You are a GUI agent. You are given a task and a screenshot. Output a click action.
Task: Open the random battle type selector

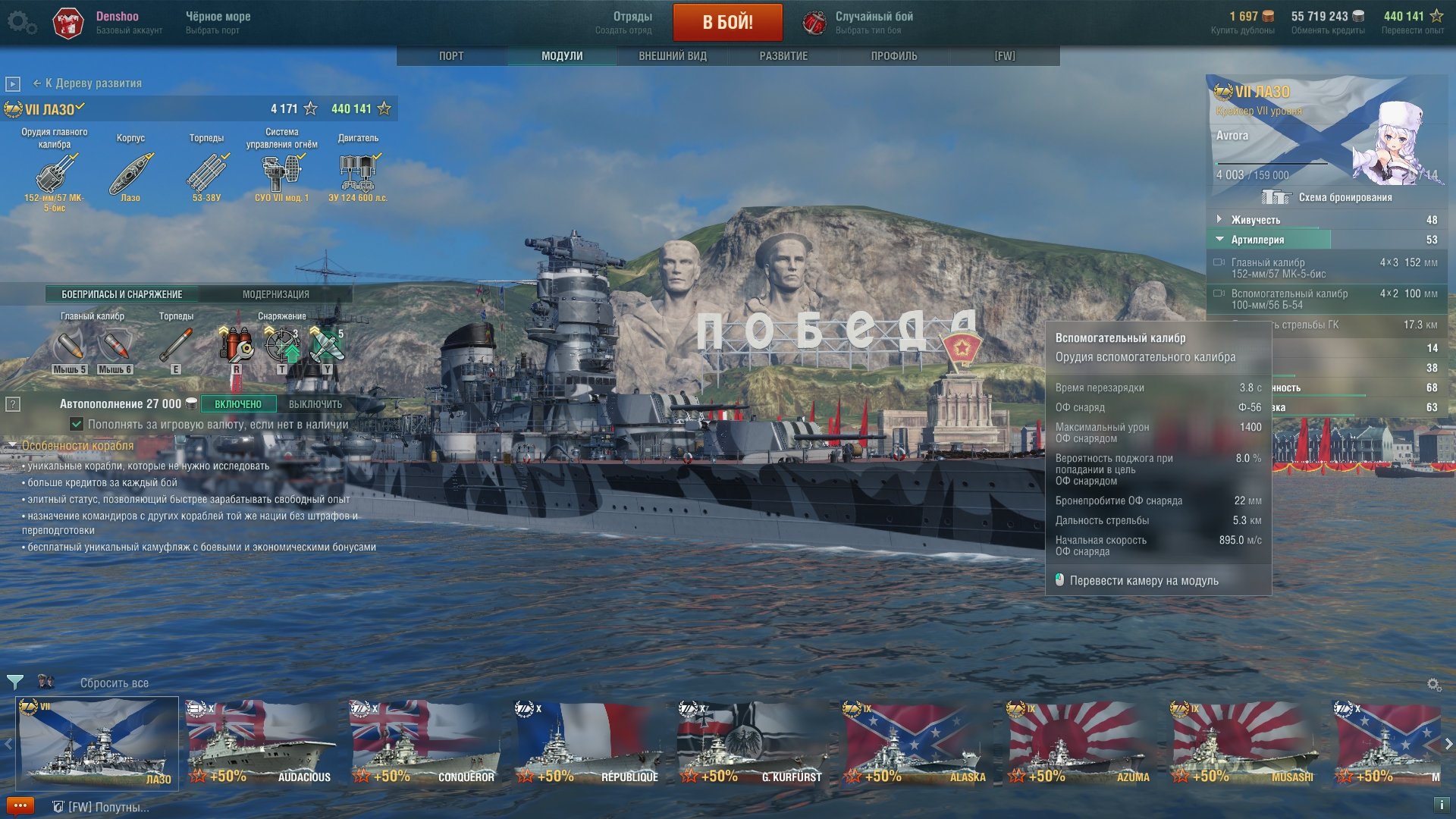860,22
